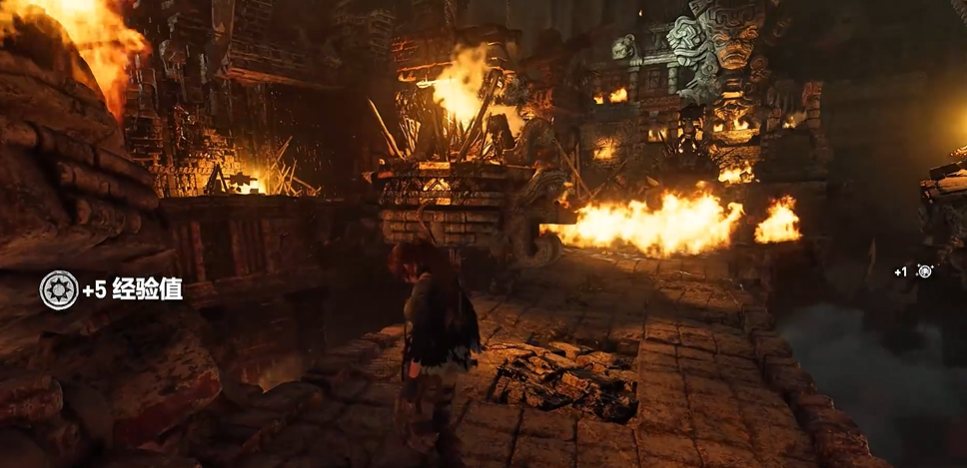The height and width of the screenshot is (468, 967).
Task: Click the experience gear icon beside +5 经验值
Action: click(x=58, y=290)
